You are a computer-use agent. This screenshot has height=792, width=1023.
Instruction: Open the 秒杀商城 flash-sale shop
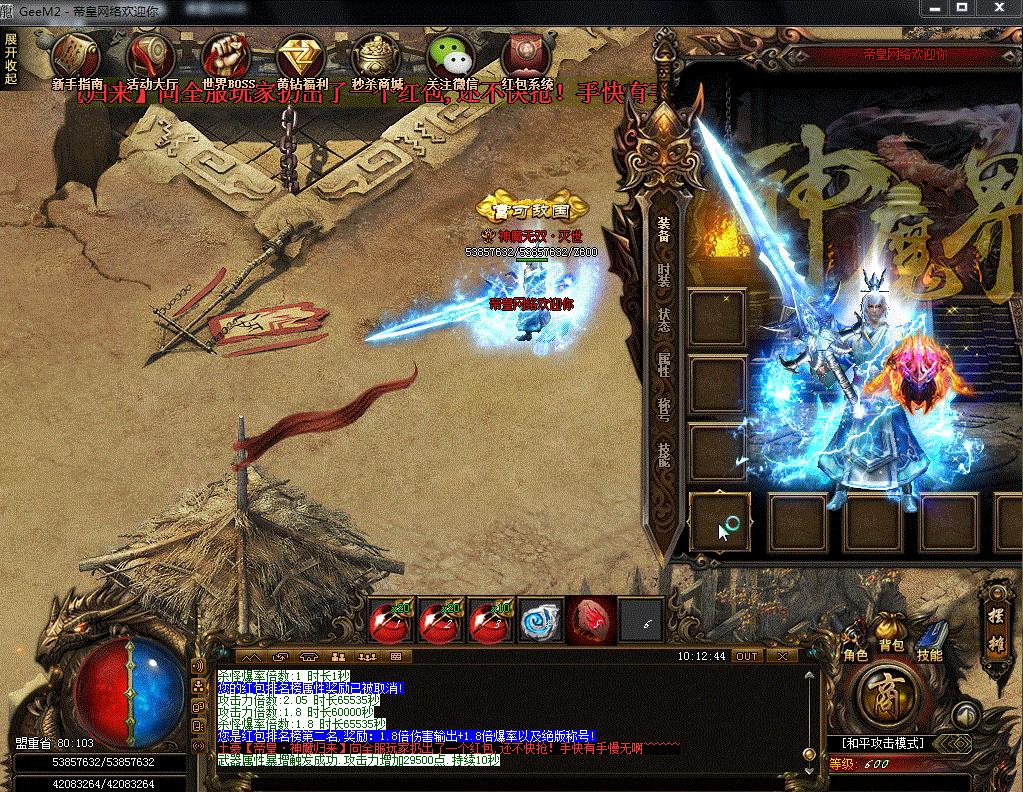click(x=376, y=56)
